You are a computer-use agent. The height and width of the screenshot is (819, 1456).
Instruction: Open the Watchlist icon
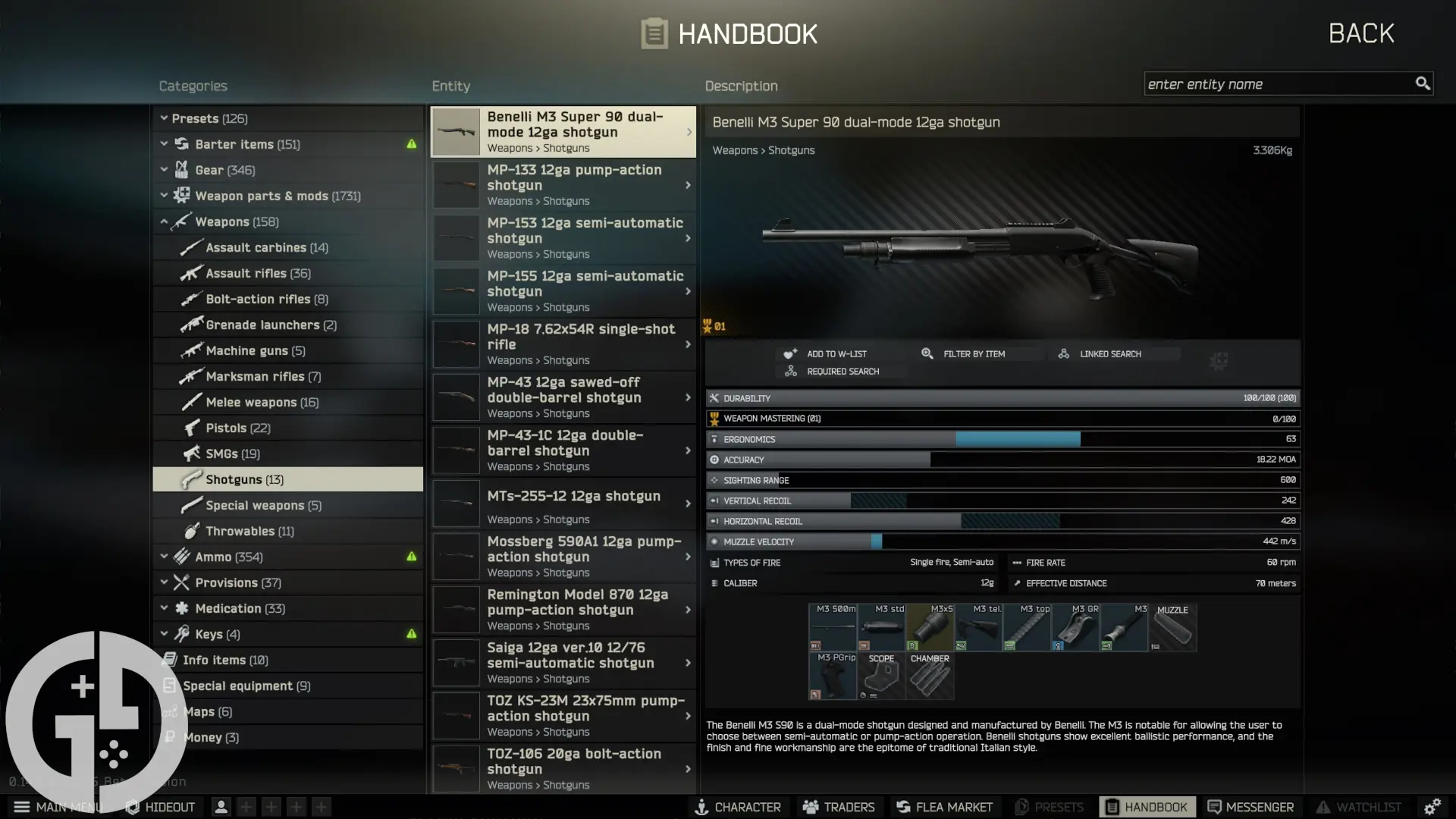(1360, 807)
